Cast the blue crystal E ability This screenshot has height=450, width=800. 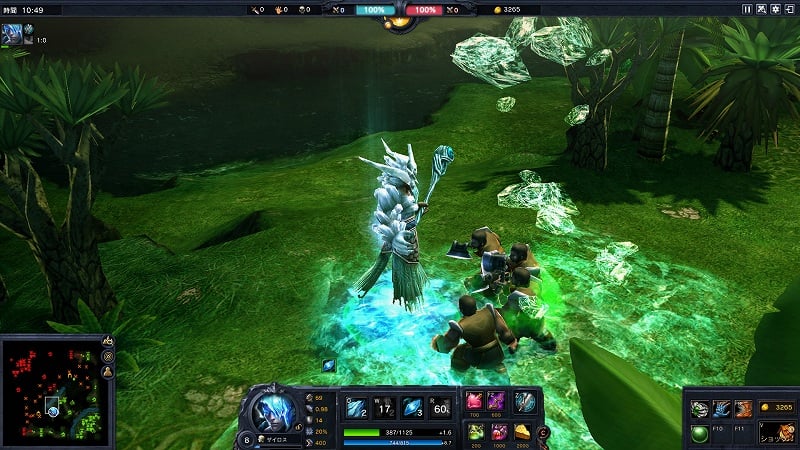(413, 406)
